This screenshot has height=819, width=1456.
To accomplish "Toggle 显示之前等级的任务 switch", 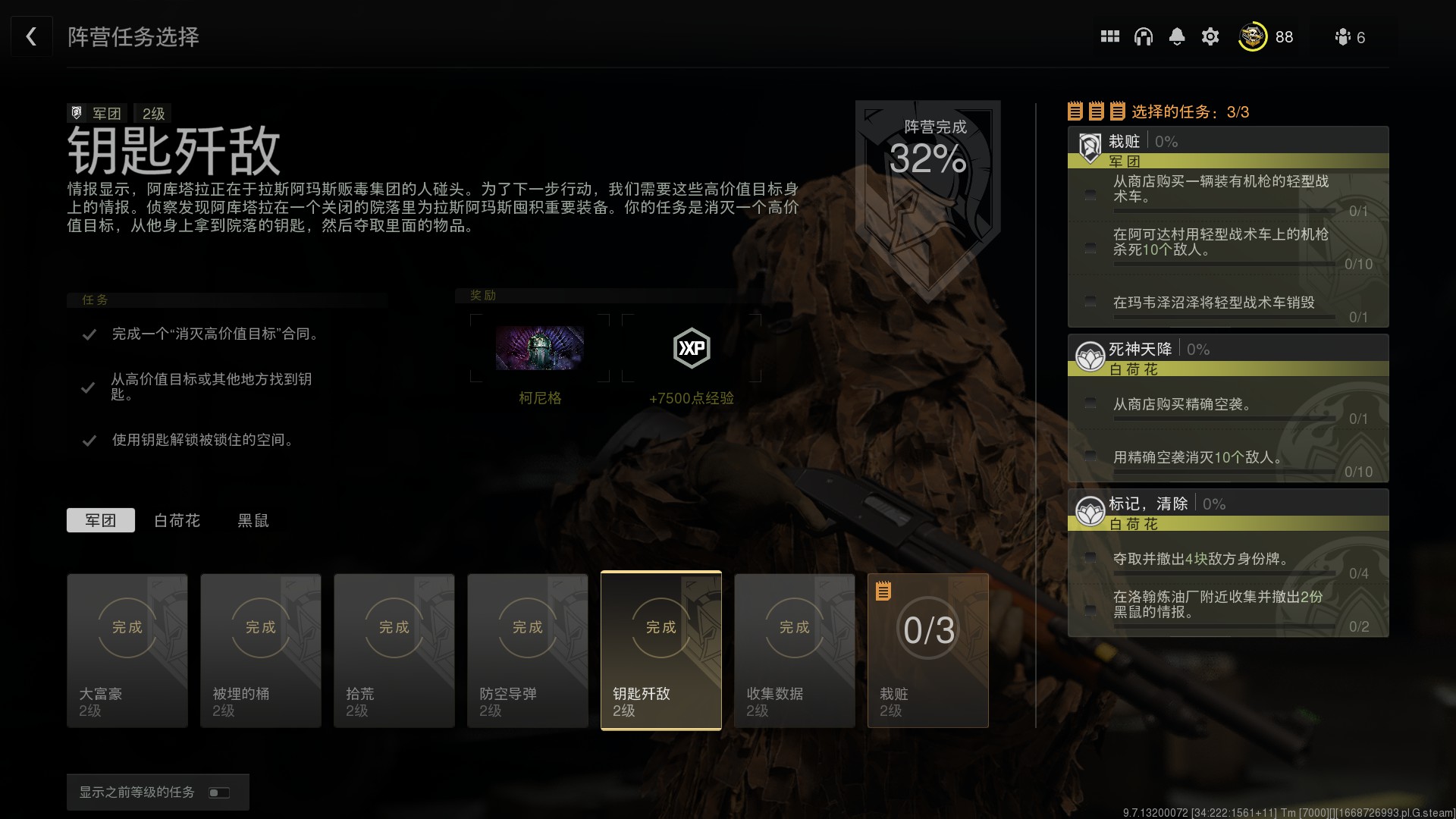I will pos(219,792).
